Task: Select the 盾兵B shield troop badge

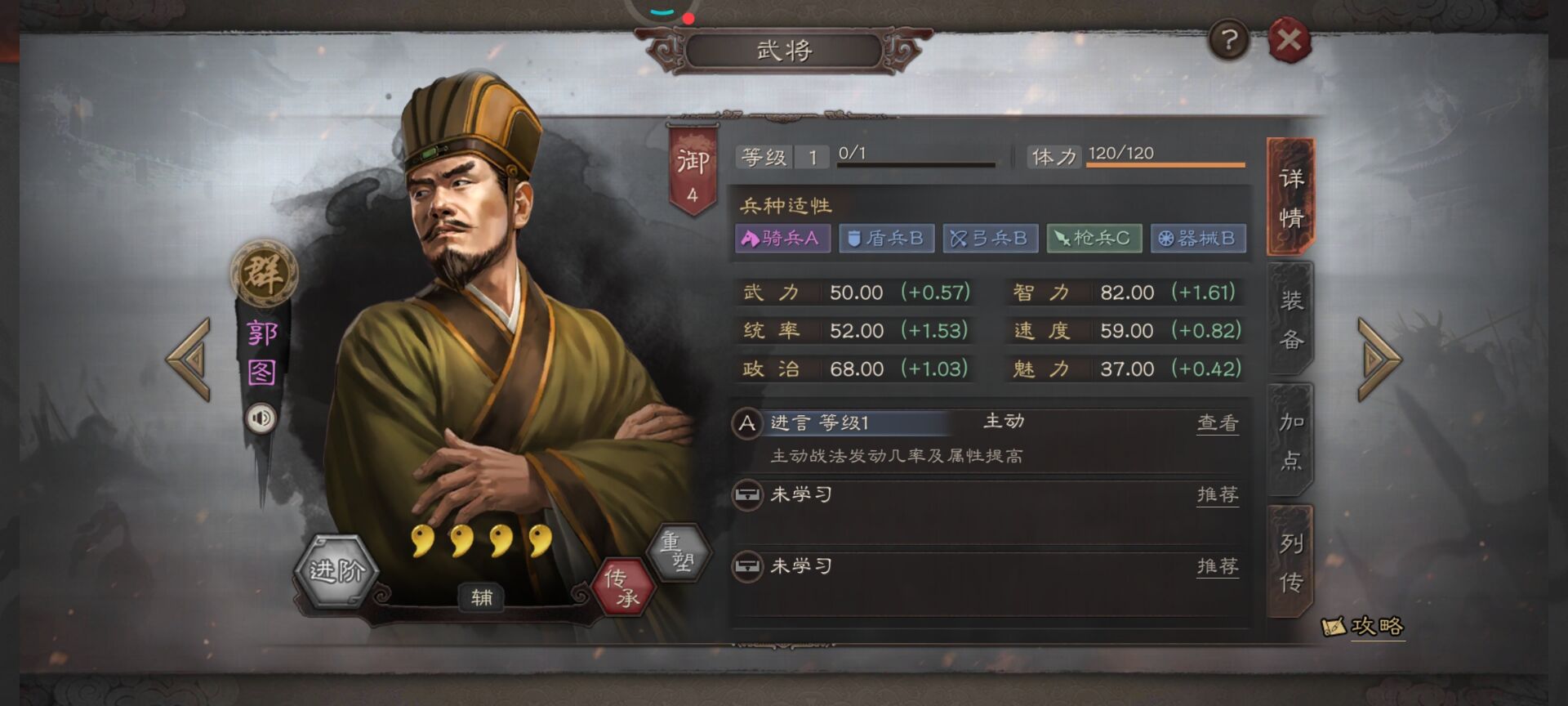Action: pos(887,239)
